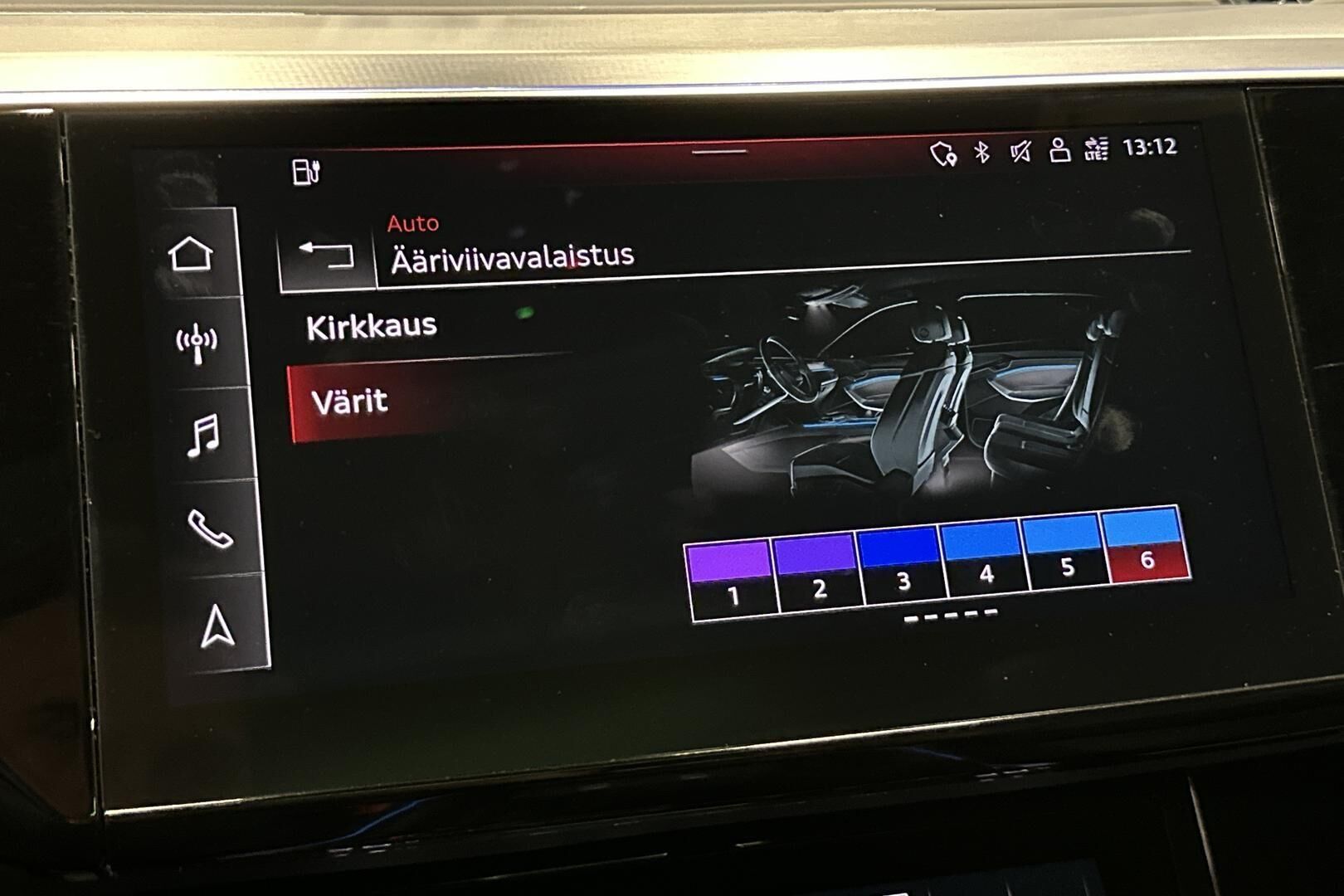Viewport: 1344px width, 896px height.
Task: Tap the Bluetooth status icon
Action: click(982, 152)
